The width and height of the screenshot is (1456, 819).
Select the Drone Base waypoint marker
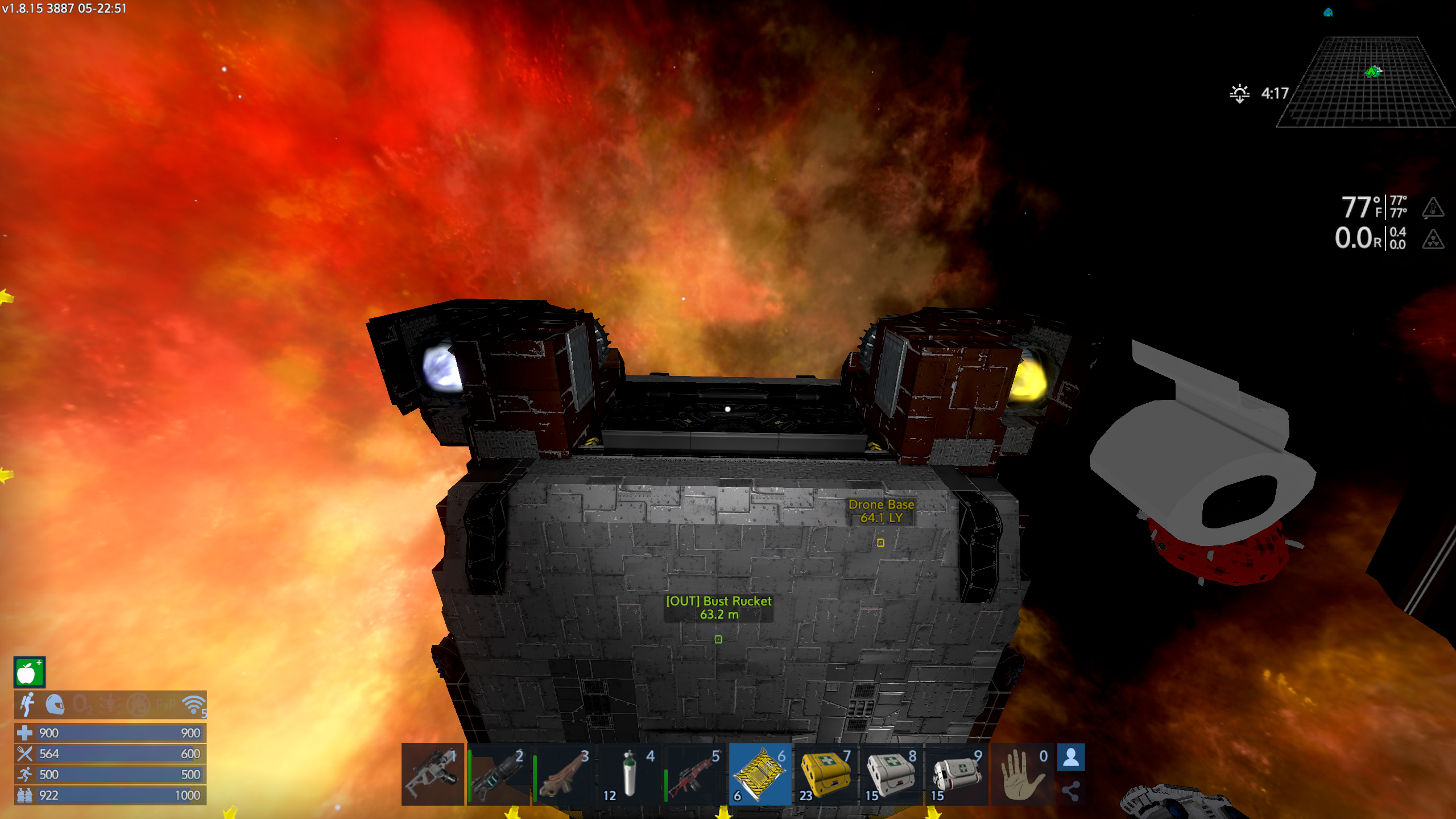[880, 543]
